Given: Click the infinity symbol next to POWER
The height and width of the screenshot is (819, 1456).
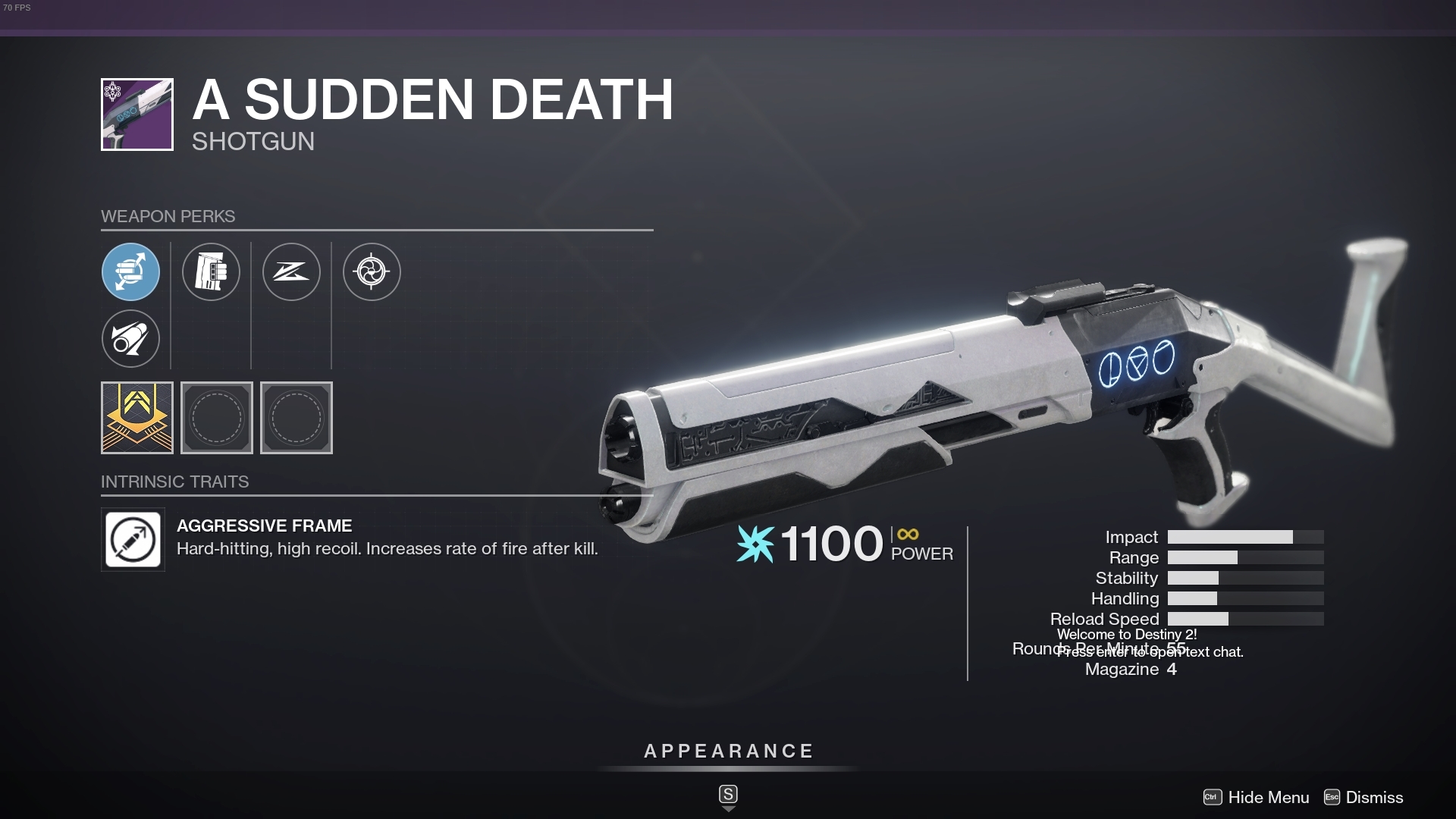Looking at the screenshot, I should 907,533.
